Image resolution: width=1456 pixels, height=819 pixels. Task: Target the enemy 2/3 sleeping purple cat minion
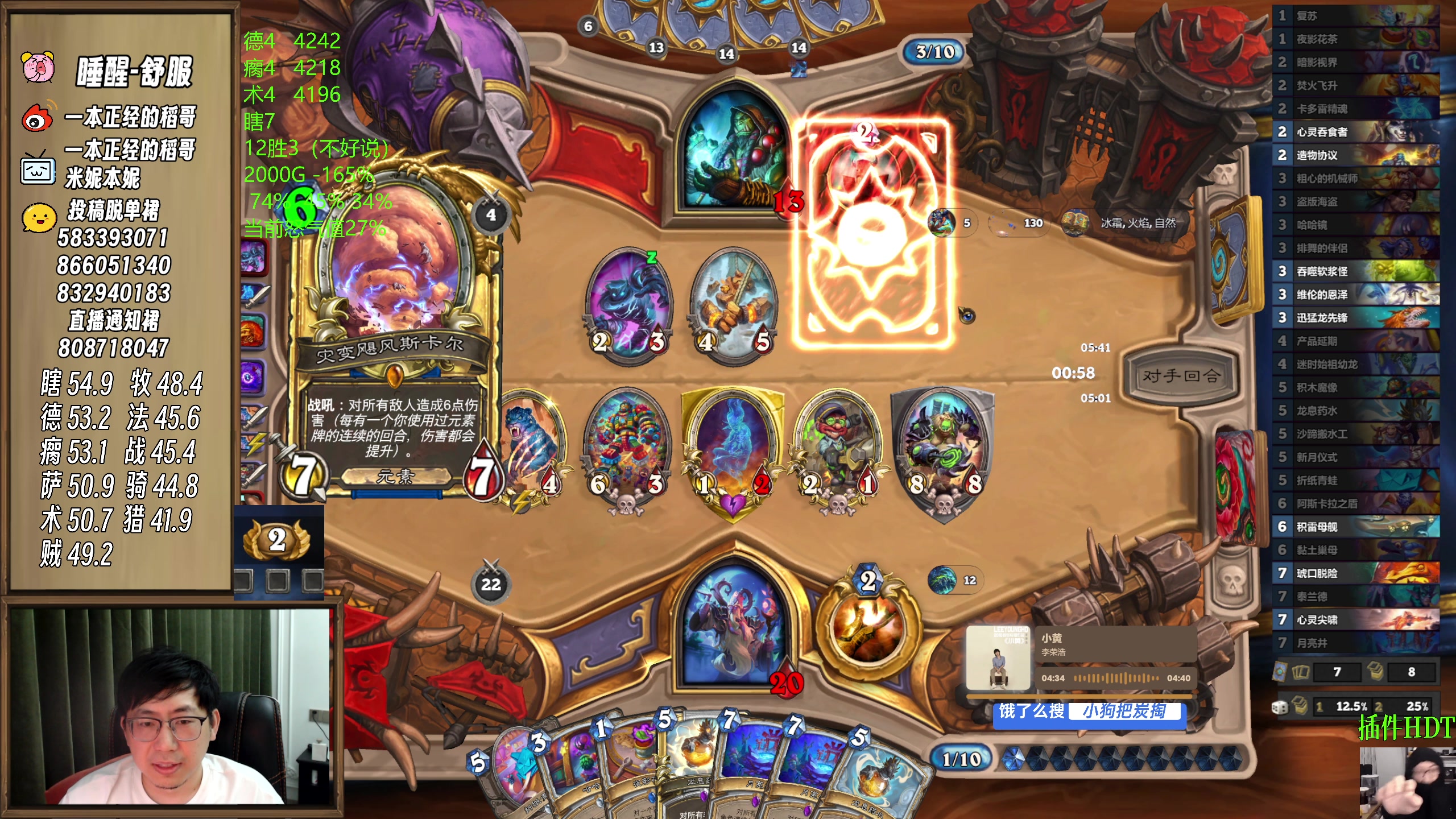coord(628,301)
